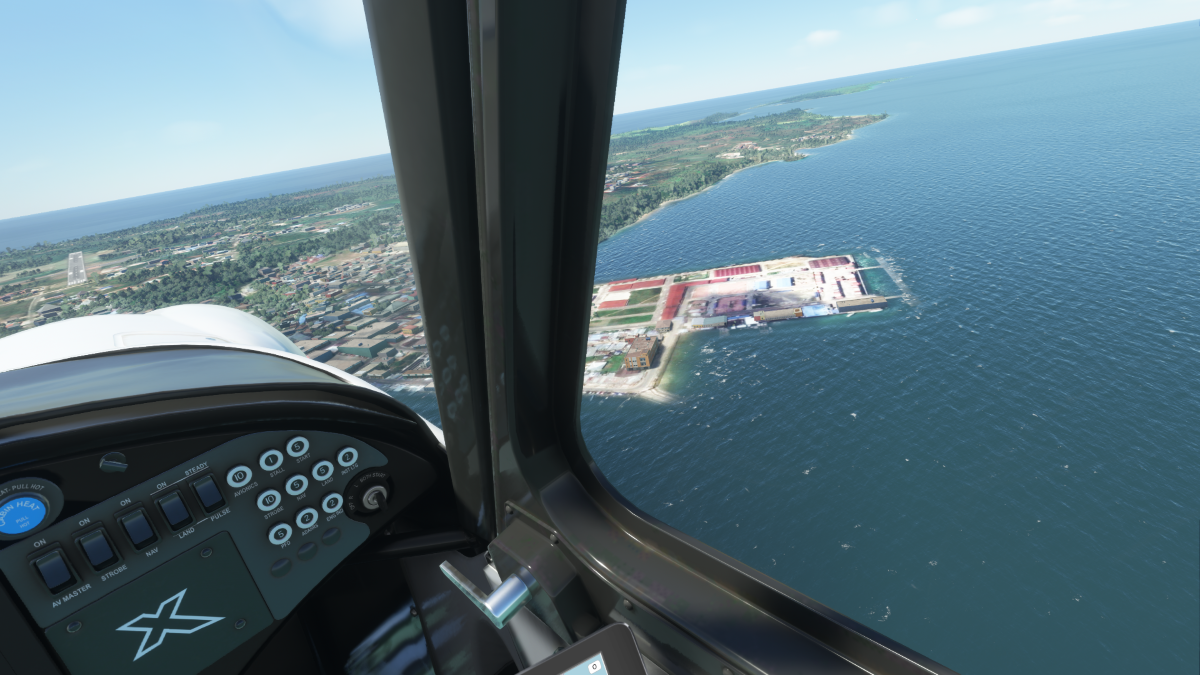Click the INST LTG circuit breaker

coord(347,457)
